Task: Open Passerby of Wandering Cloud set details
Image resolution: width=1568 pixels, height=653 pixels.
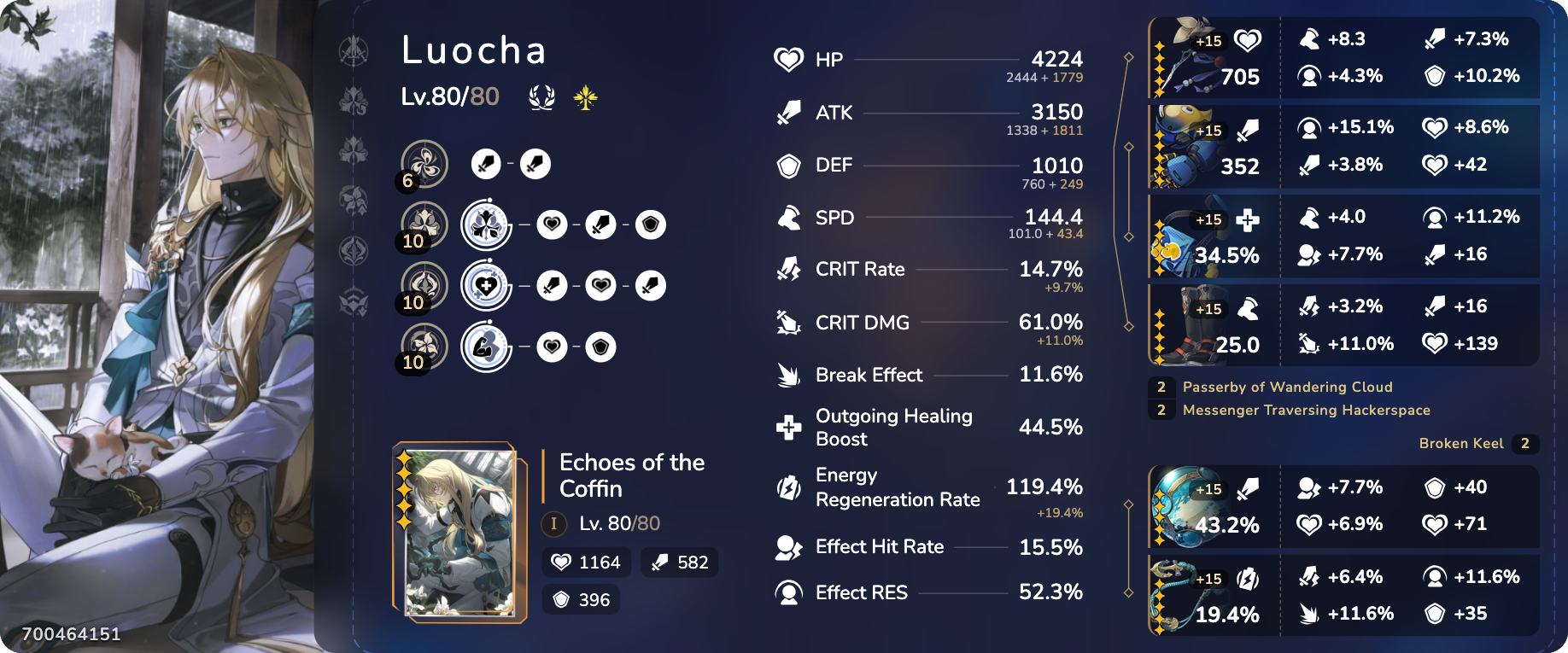Action: [1287, 387]
